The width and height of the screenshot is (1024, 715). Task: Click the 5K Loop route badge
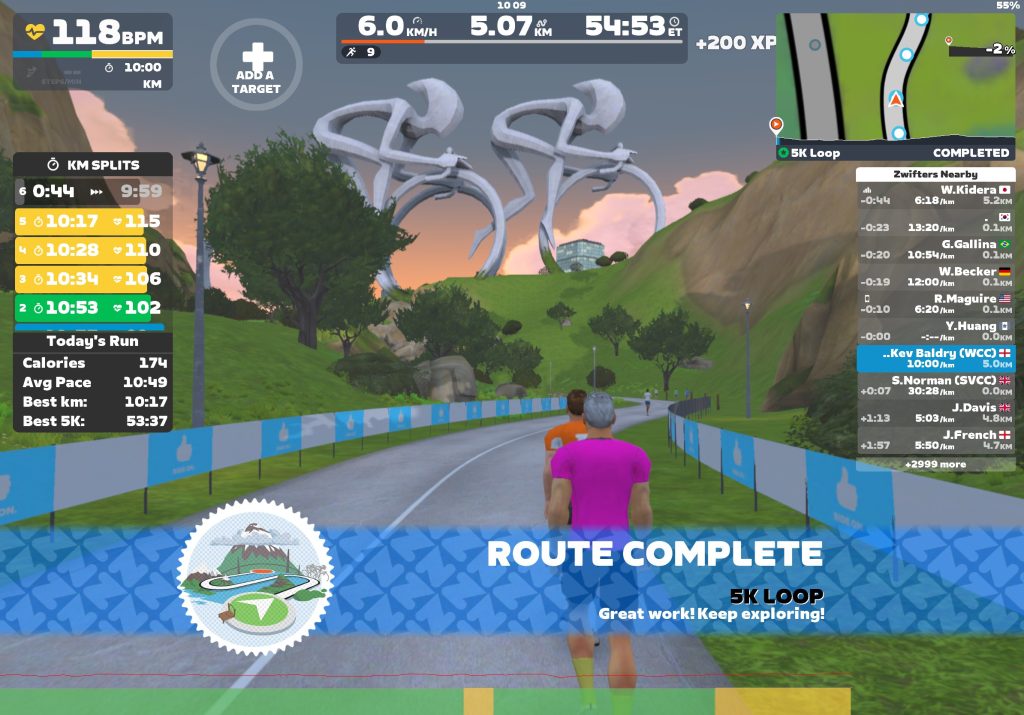pos(255,577)
